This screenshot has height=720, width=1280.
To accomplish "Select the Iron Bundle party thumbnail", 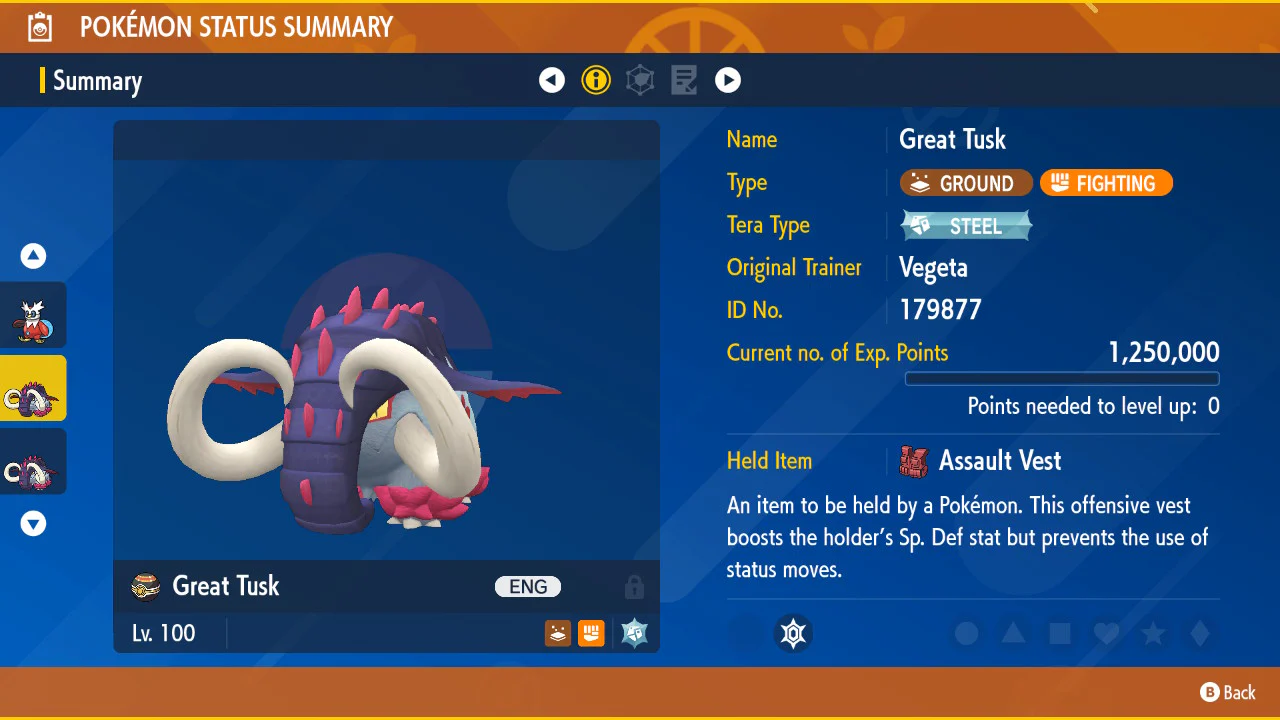I will coord(34,315).
